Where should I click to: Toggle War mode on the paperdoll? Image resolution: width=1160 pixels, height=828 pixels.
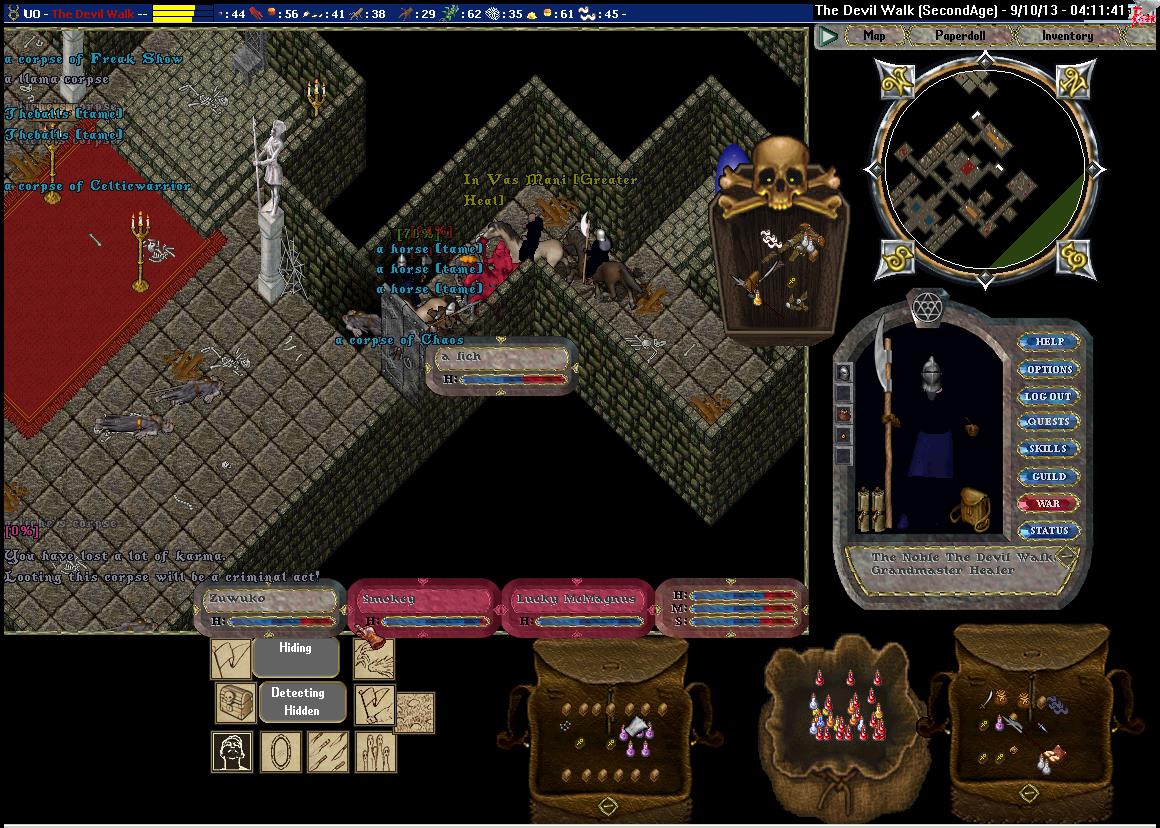(x=1049, y=503)
